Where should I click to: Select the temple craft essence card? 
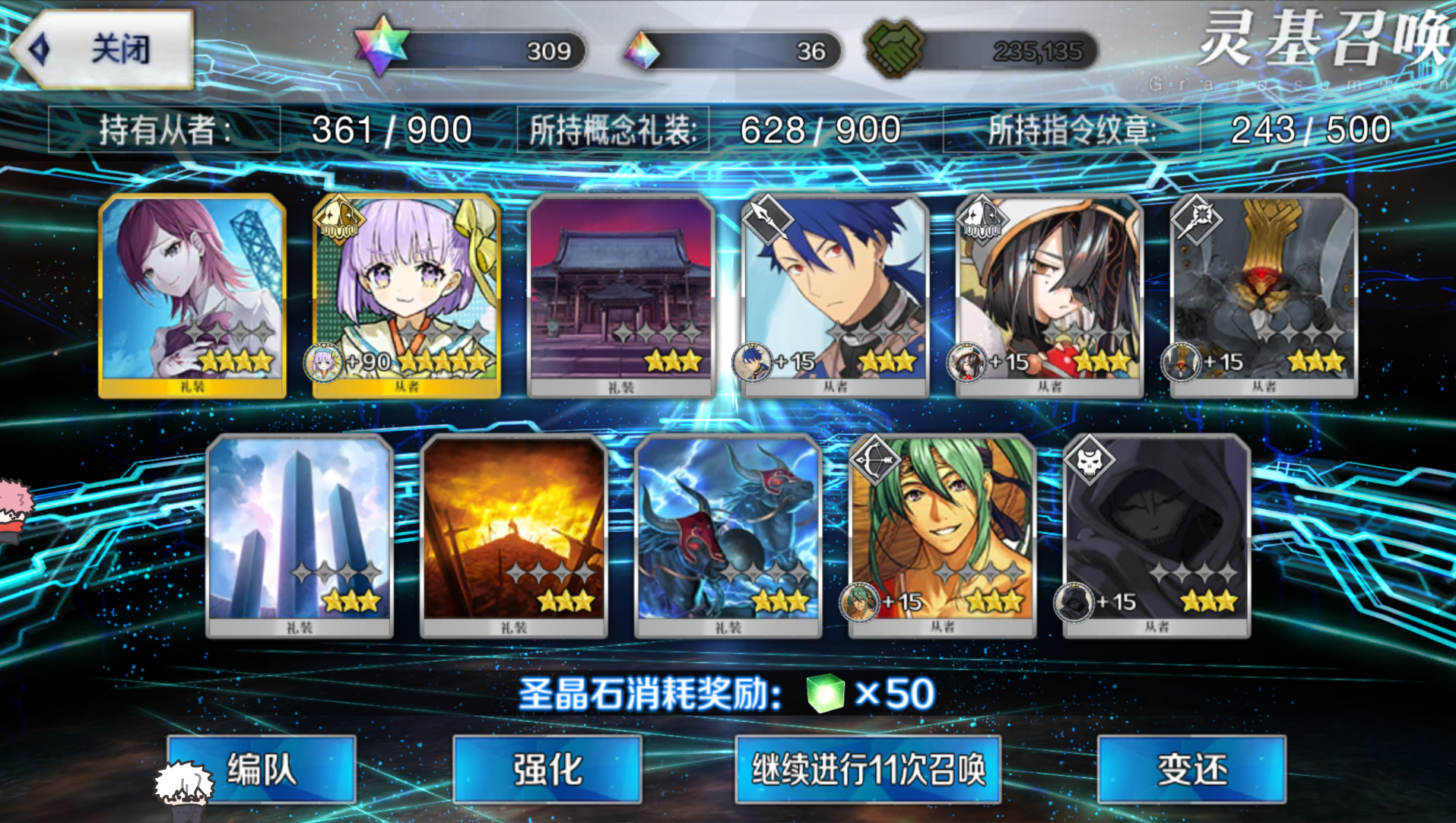tap(621, 295)
